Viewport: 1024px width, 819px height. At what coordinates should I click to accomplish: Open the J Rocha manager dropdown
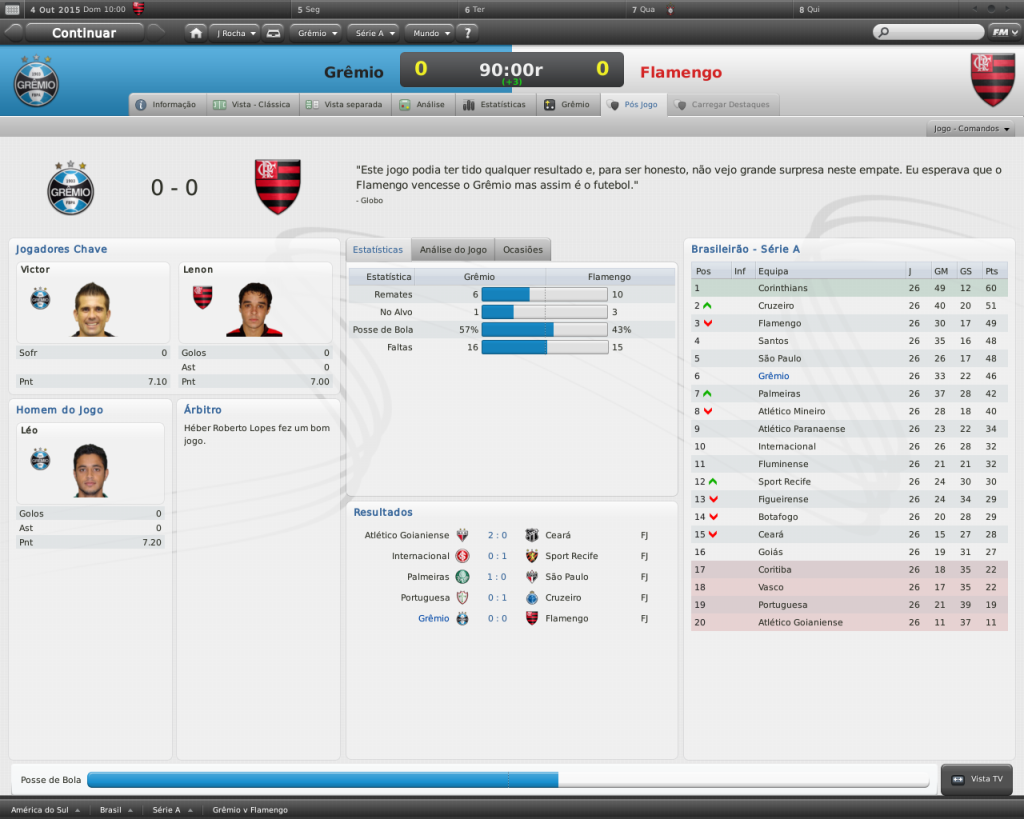tap(235, 33)
